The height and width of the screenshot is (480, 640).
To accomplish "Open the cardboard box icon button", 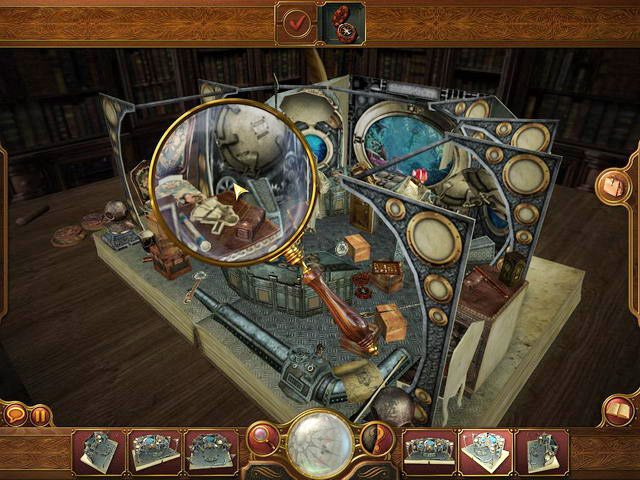I will pyautogui.click(x=611, y=186).
